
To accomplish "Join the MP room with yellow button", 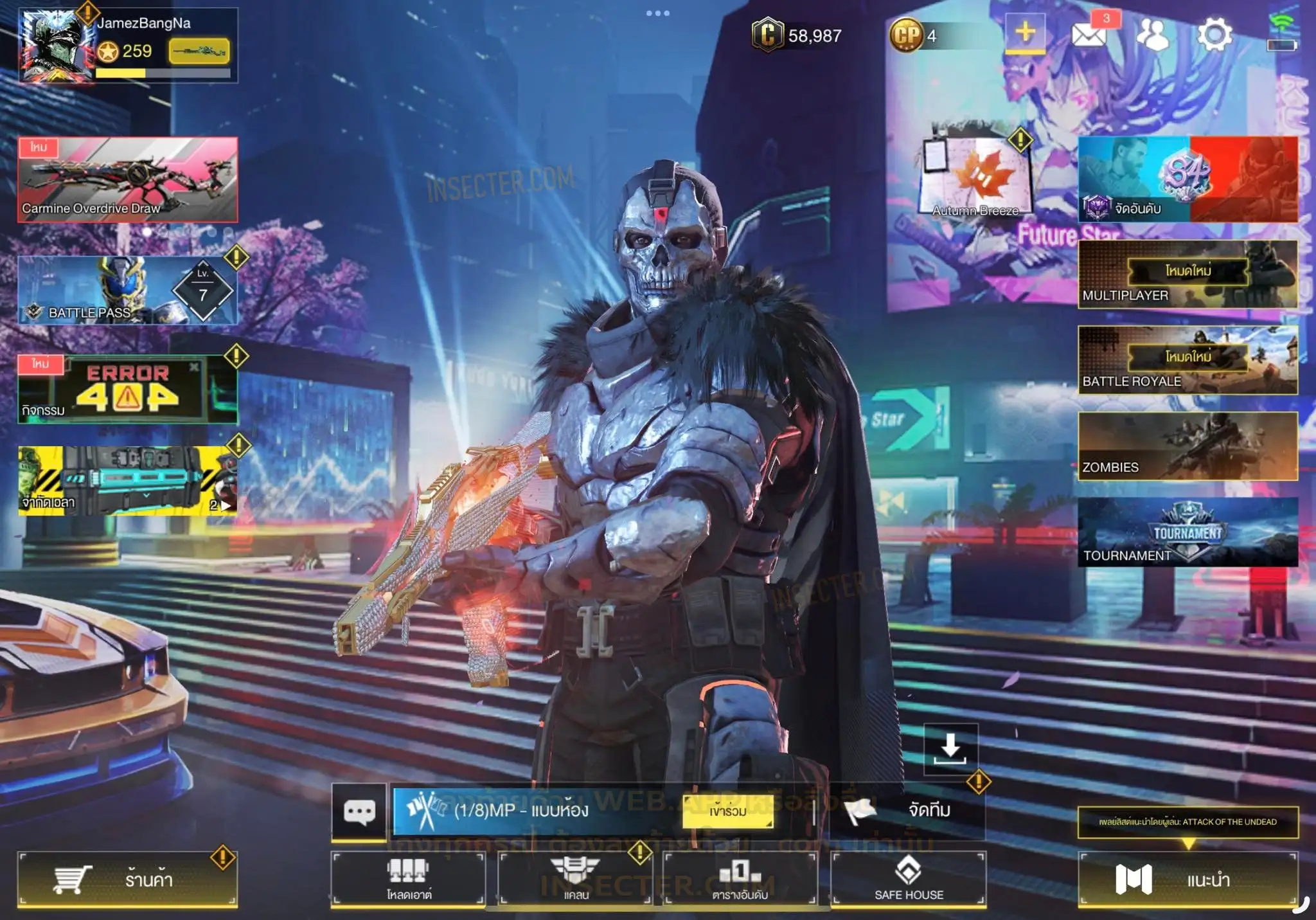I will pyautogui.click(x=727, y=811).
